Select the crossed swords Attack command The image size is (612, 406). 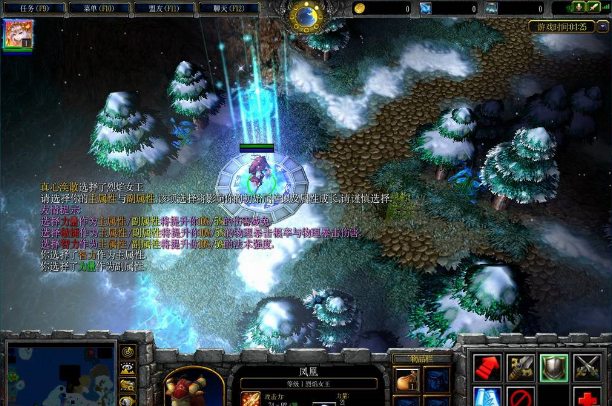tap(588, 367)
